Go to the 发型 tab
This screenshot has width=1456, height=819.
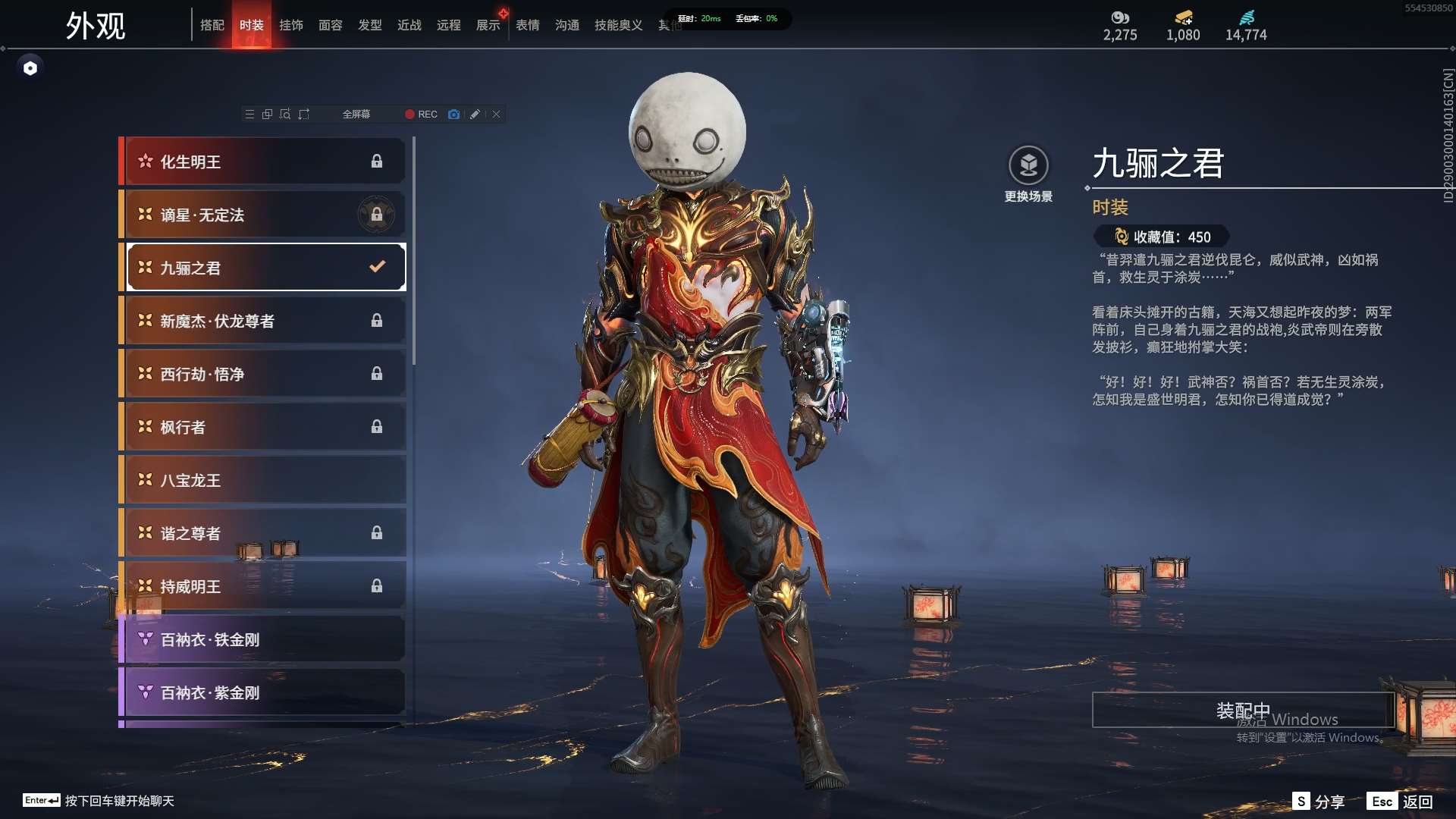point(370,25)
